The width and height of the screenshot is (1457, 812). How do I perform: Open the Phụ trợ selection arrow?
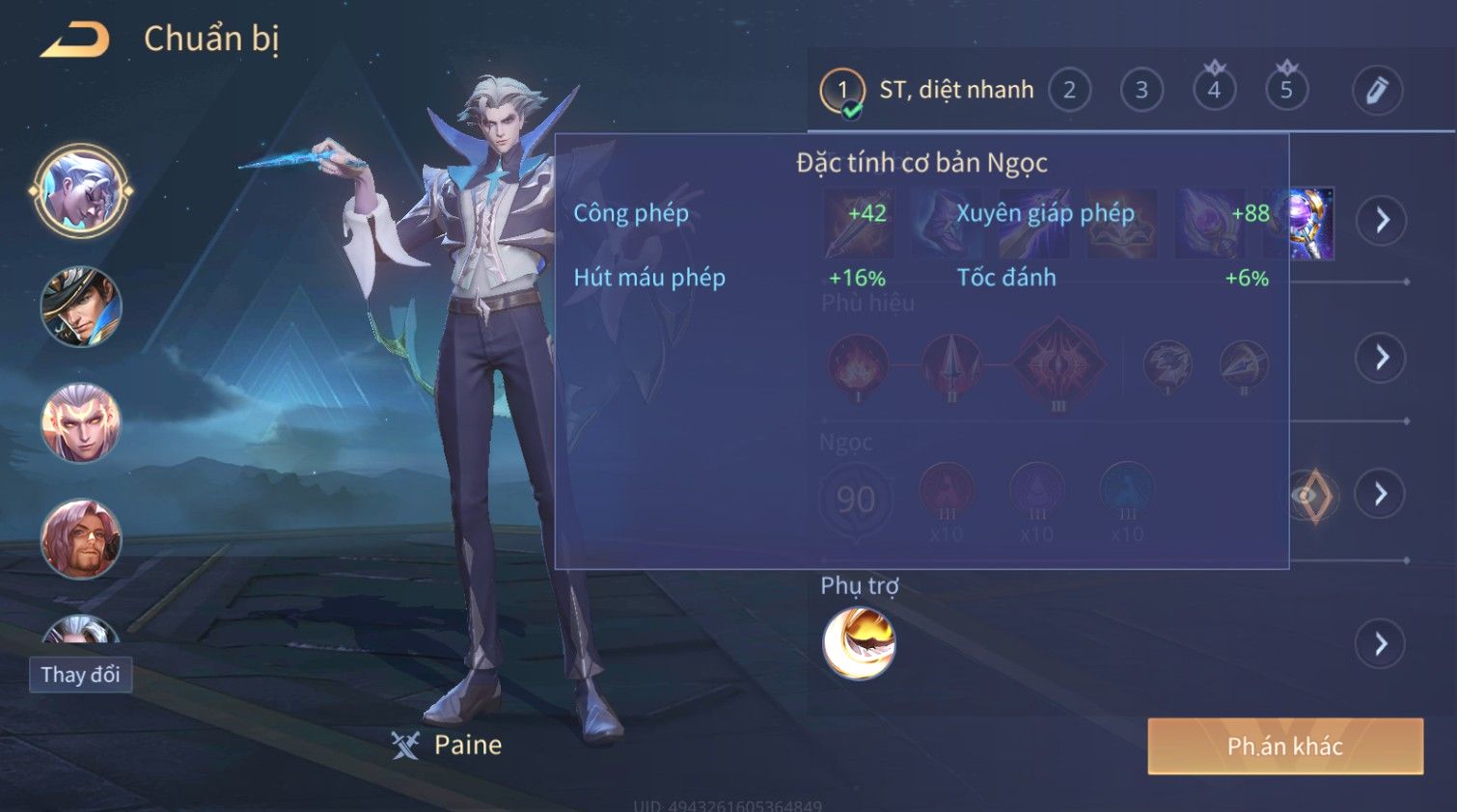[x=1381, y=643]
